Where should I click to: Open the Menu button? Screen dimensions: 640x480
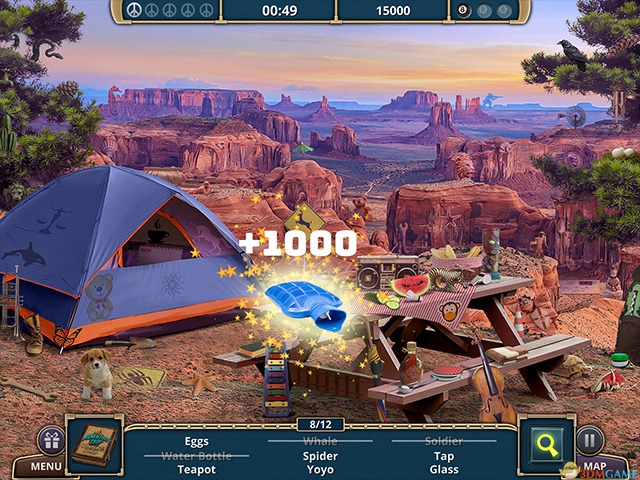(x=46, y=465)
